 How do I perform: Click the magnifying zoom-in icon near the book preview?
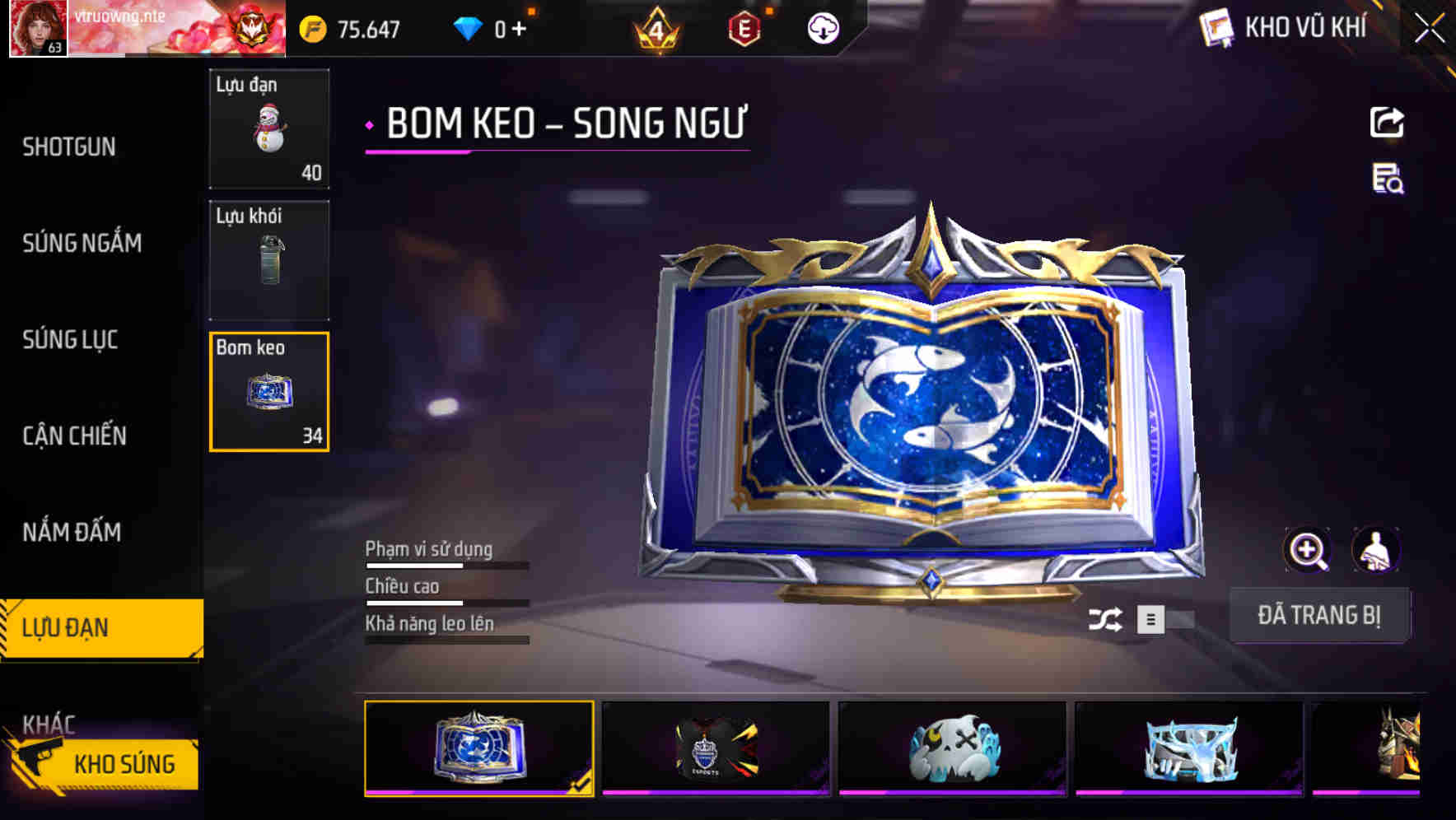tap(1305, 549)
